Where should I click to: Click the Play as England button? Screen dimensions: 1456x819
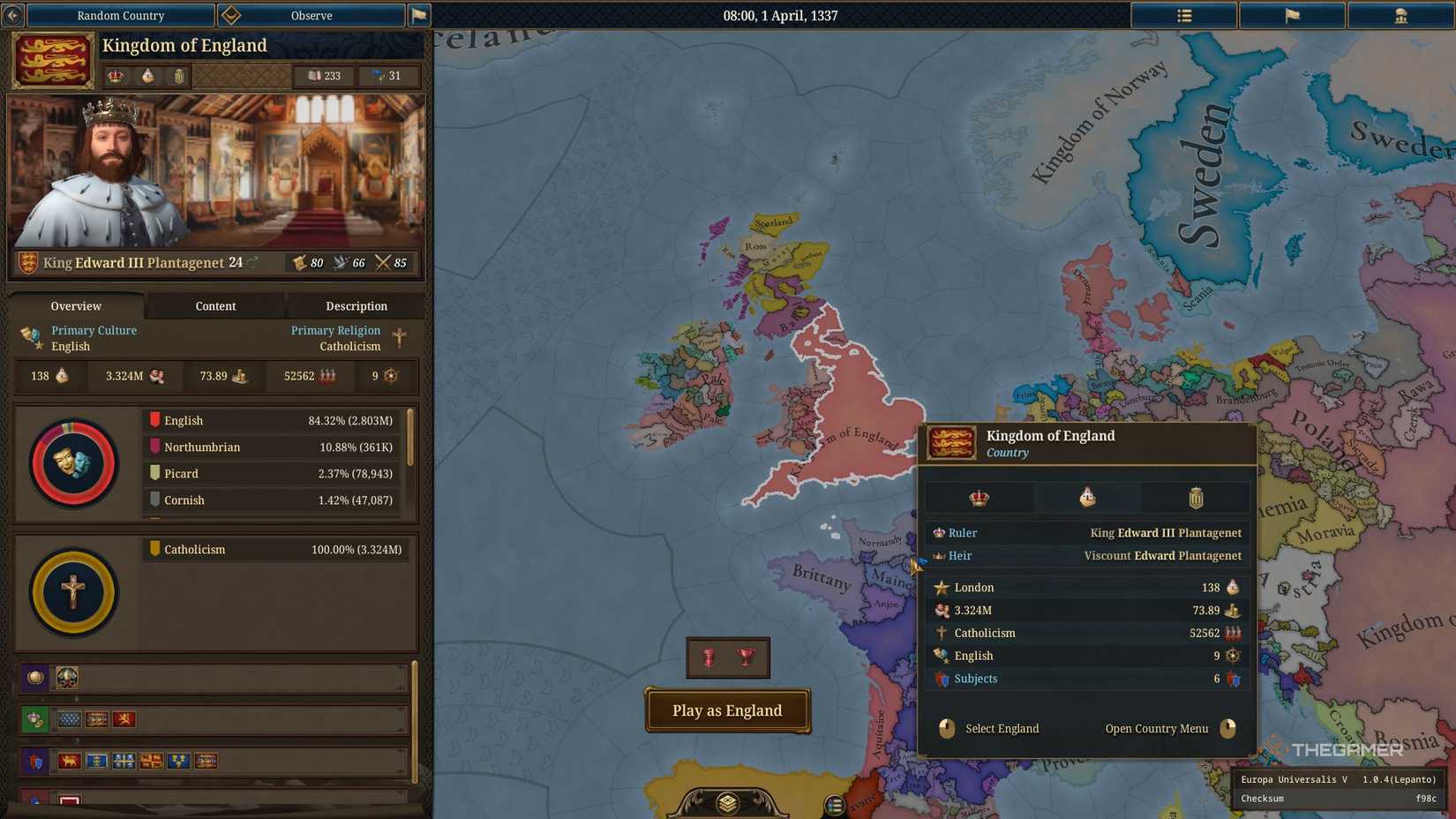(x=726, y=710)
